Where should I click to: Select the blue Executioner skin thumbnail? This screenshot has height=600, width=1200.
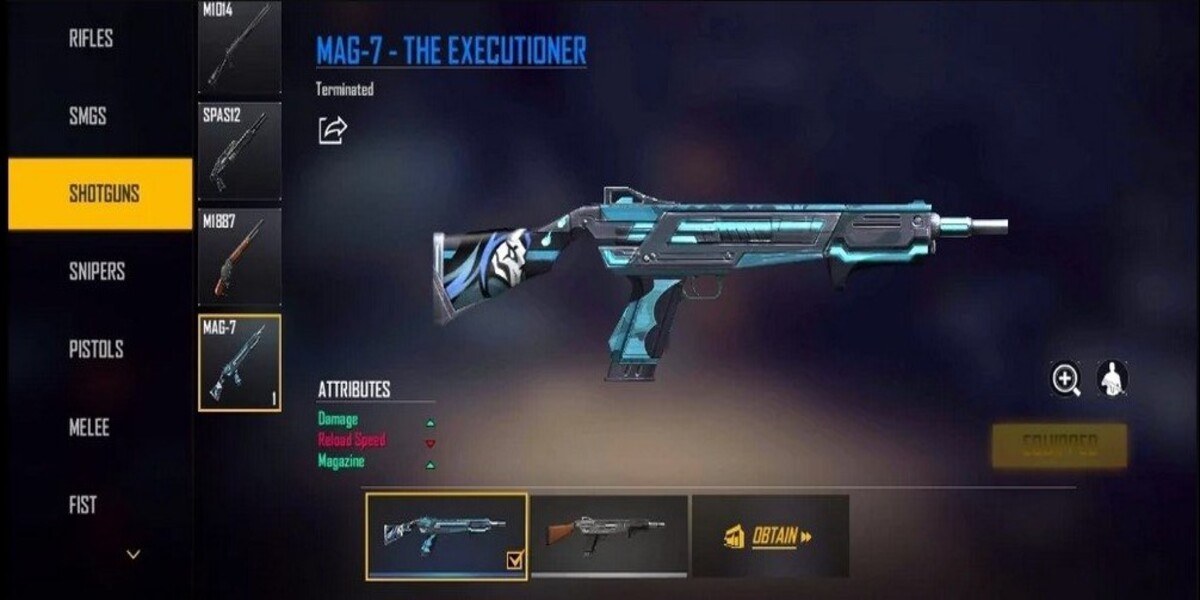tap(446, 536)
